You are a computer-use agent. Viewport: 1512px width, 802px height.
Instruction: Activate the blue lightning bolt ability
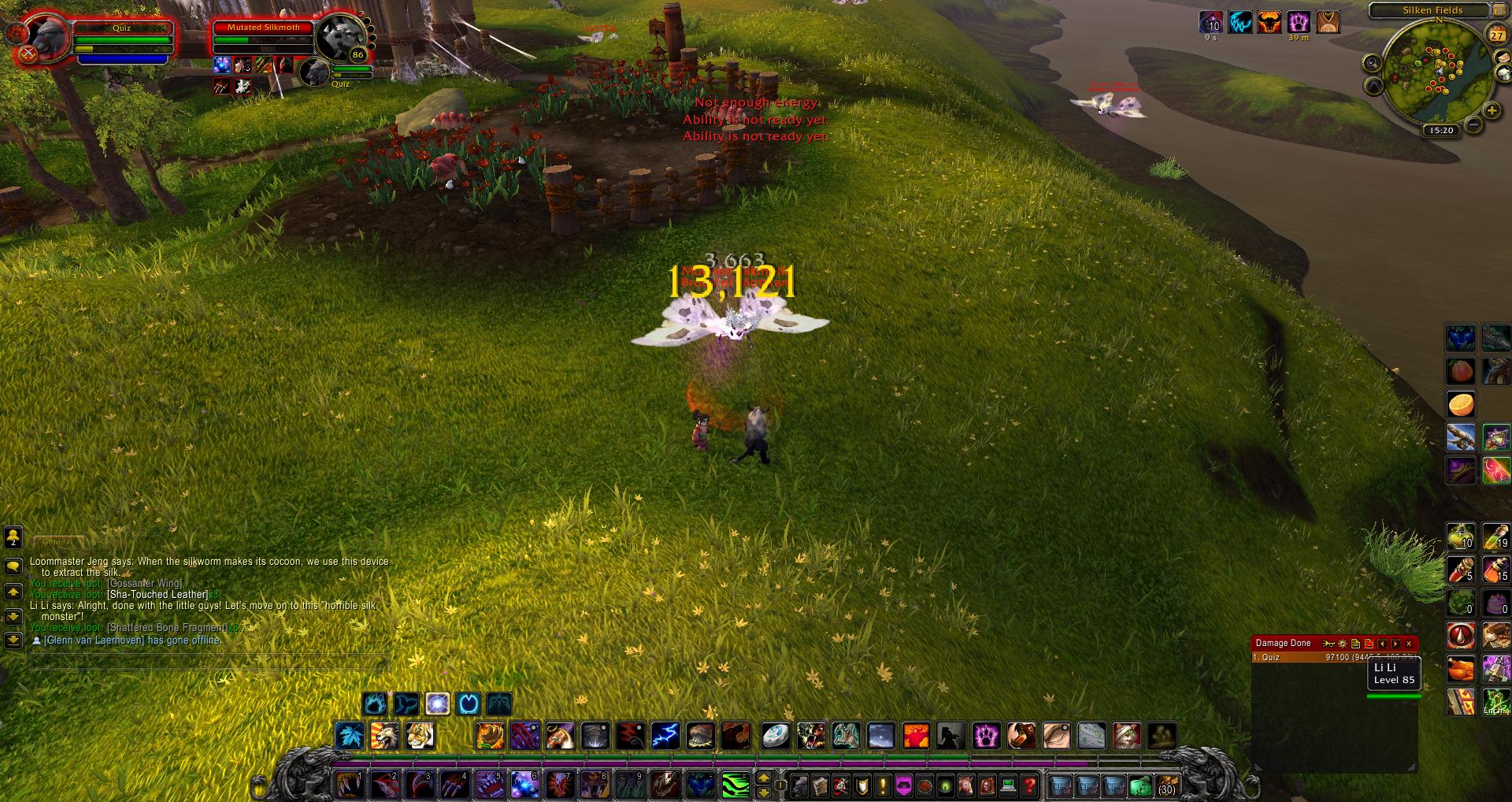point(665,736)
